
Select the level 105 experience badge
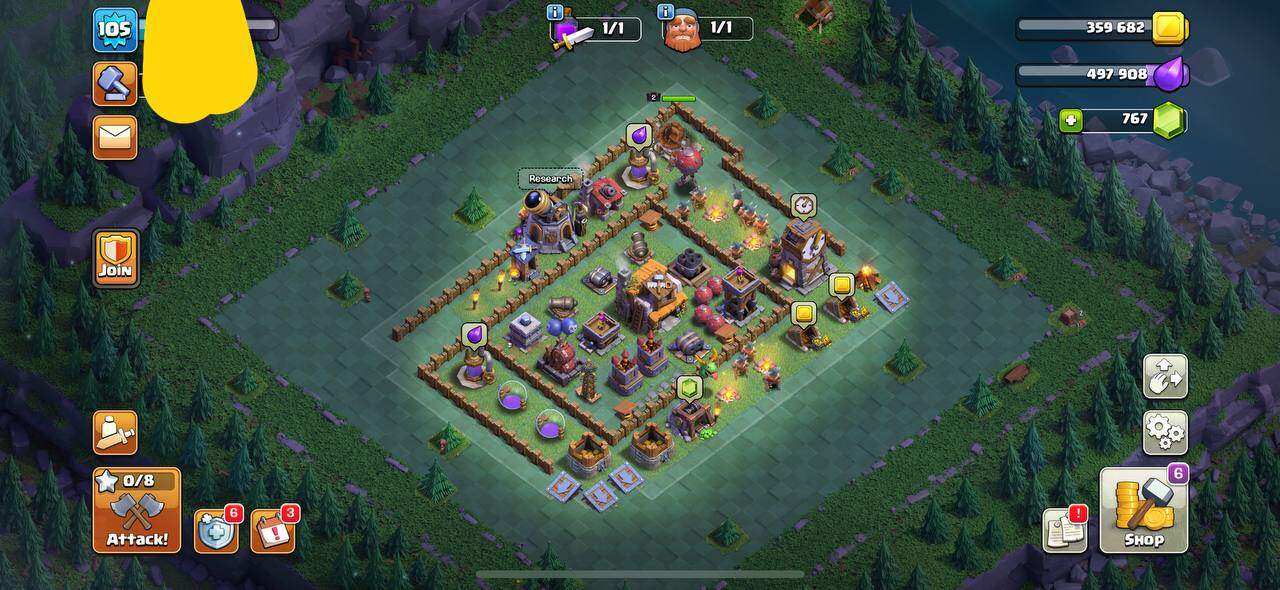[x=115, y=29]
